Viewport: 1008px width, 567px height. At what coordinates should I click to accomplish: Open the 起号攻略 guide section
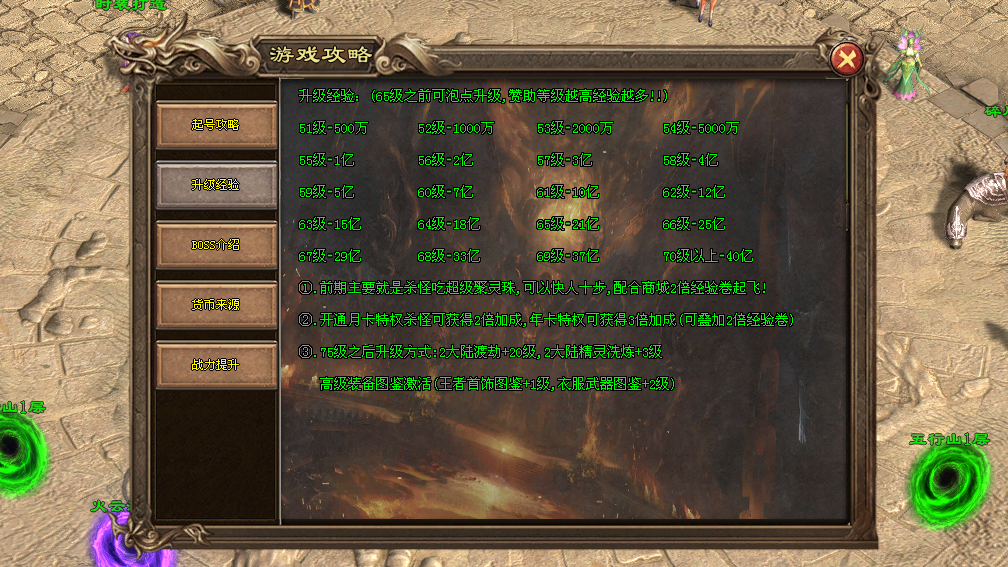(x=216, y=125)
